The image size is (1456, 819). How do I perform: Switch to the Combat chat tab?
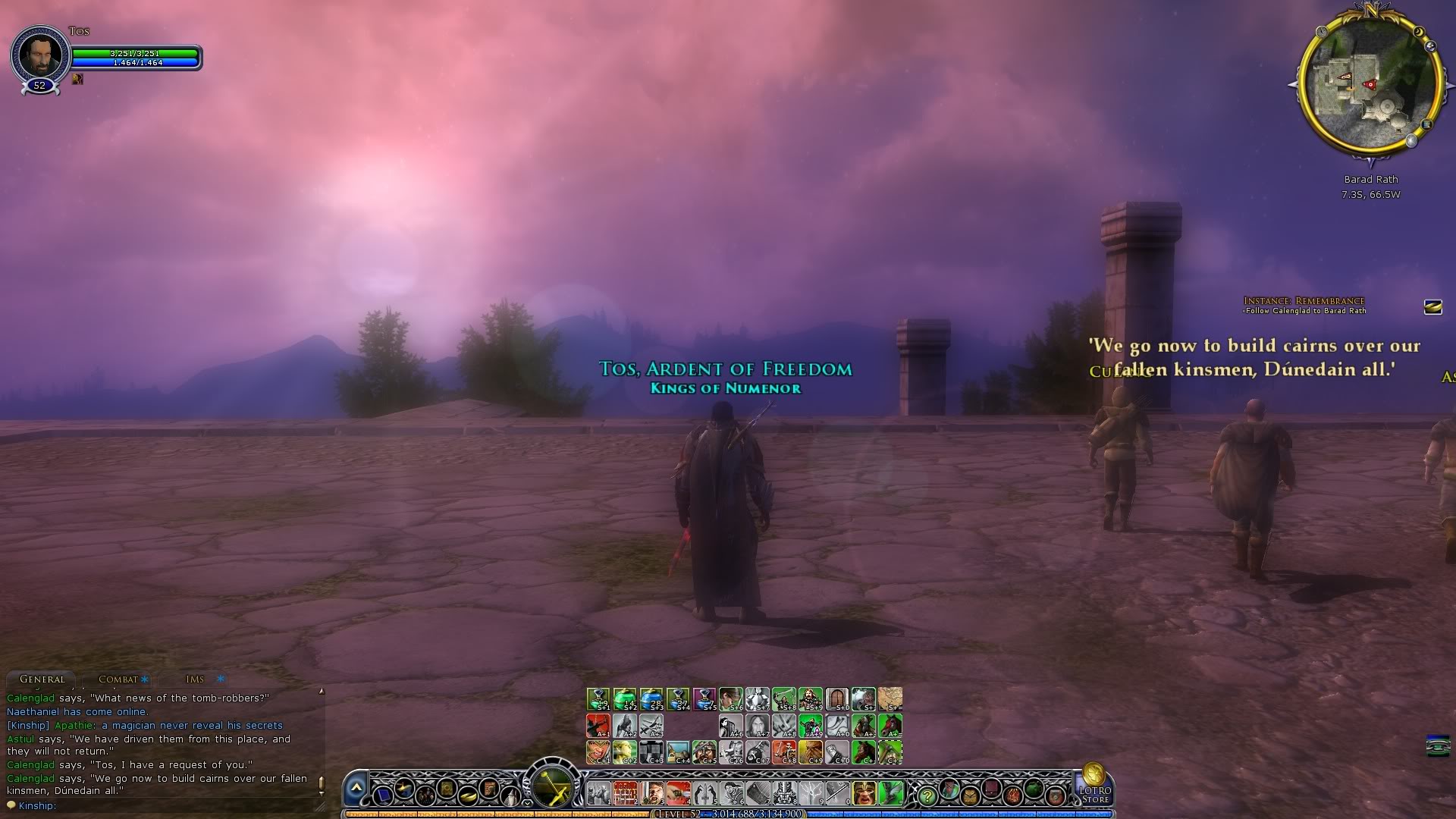[118, 679]
